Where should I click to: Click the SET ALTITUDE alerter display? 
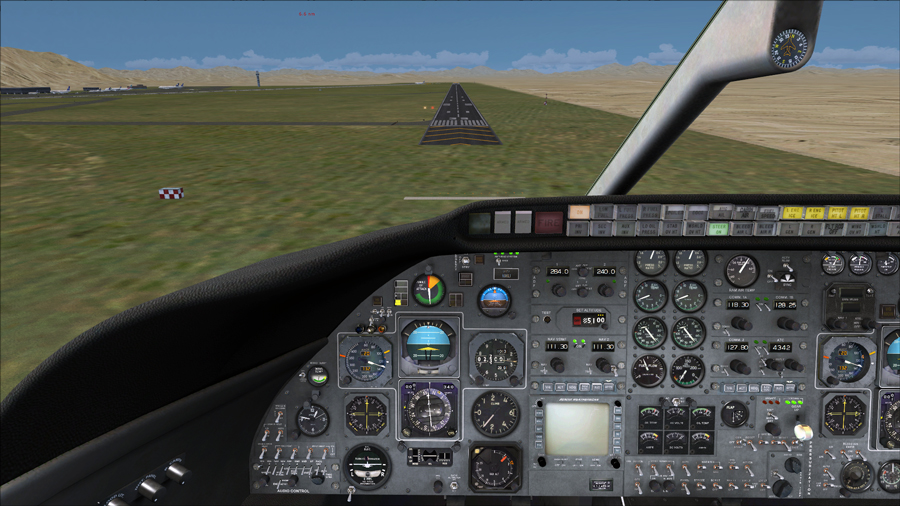point(590,320)
